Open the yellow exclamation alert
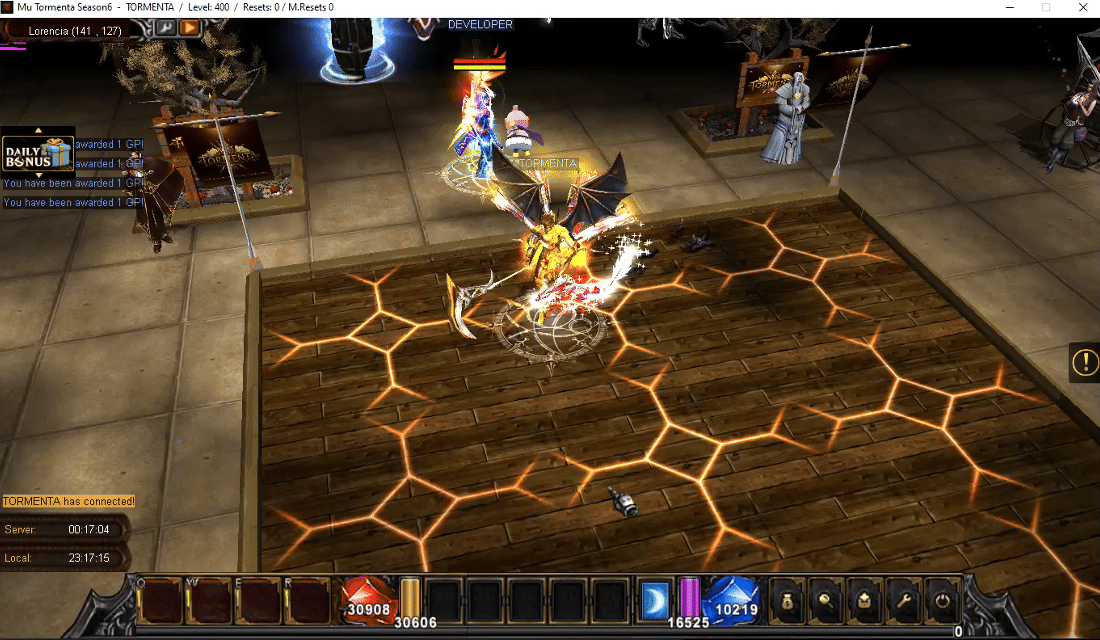The width and height of the screenshot is (1100, 640). [x=1084, y=362]
